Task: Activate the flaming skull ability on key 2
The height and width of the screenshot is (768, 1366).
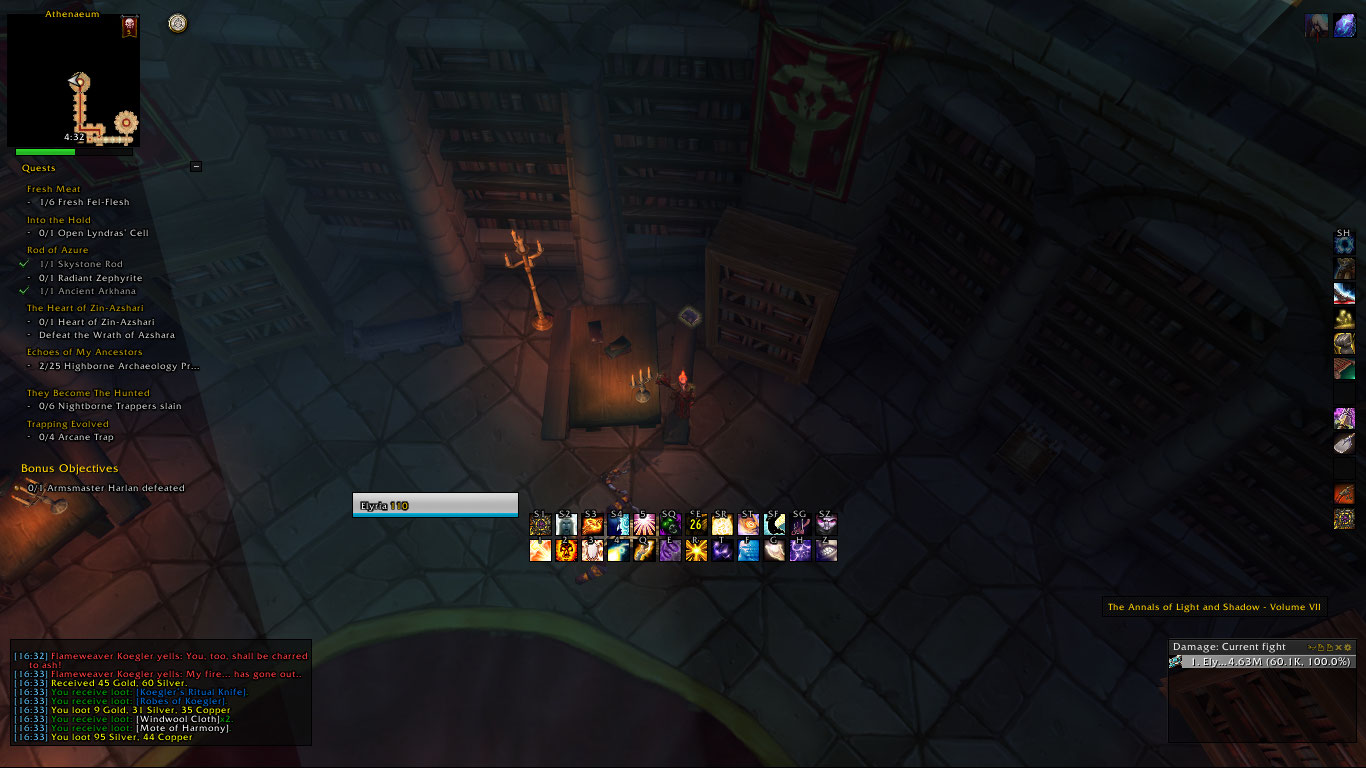Action: (567, 550)
